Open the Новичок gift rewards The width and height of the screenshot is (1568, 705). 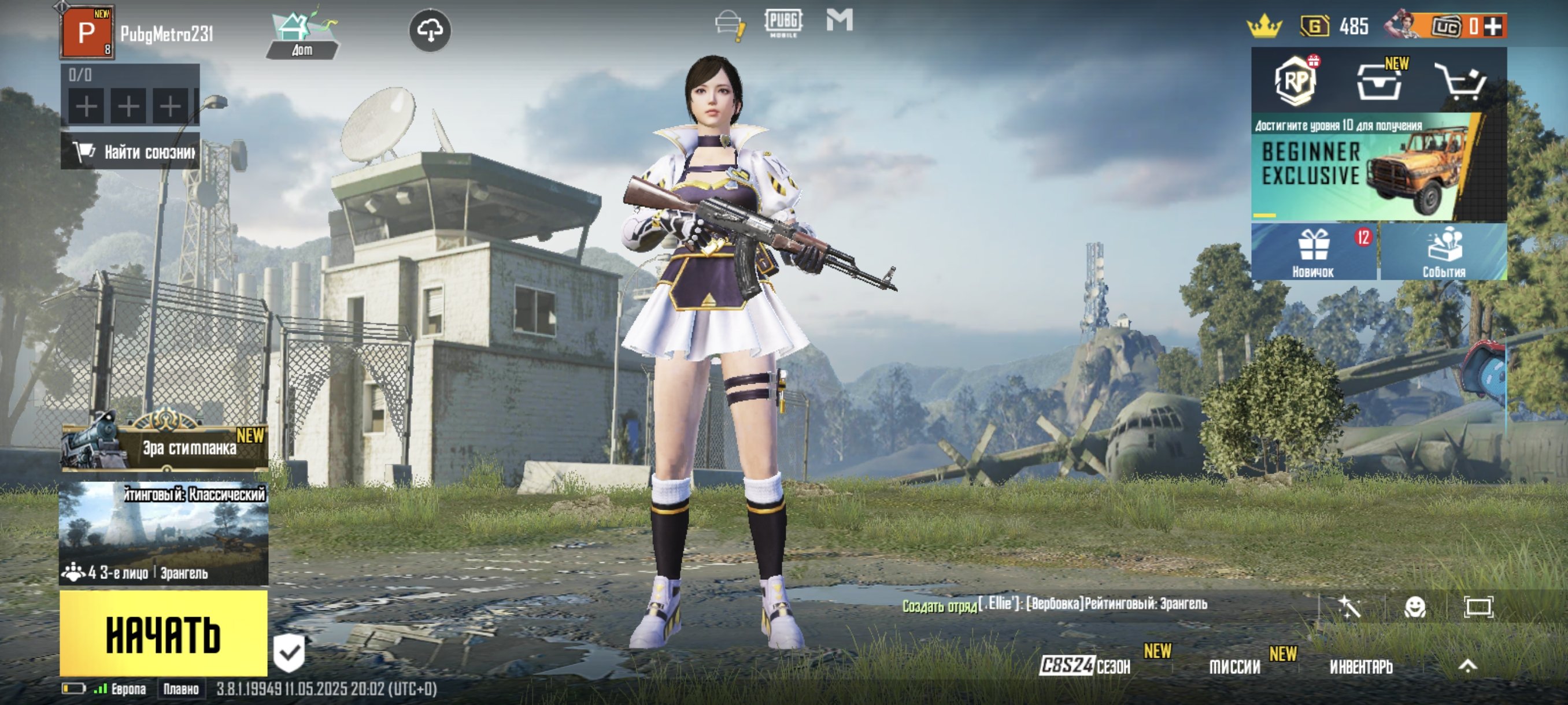[x=1313, y=252]
